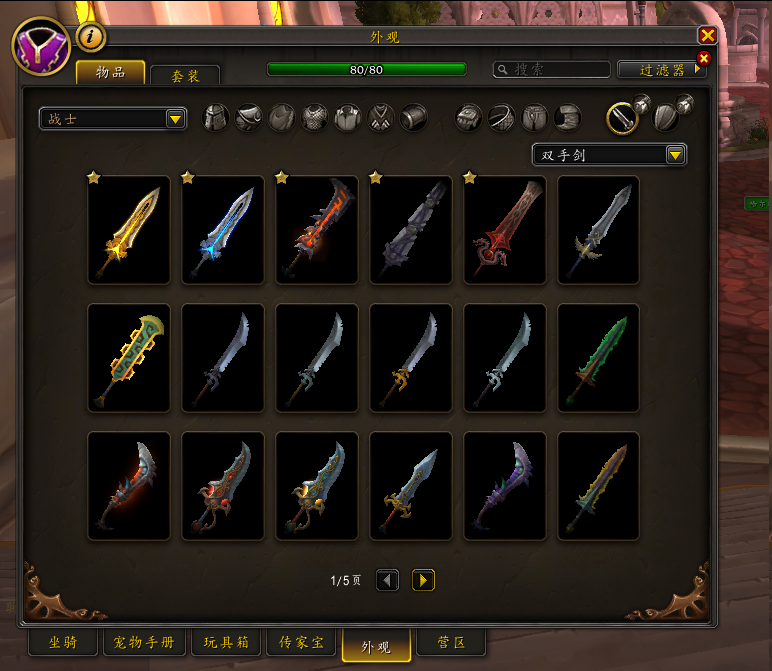Open the 过滤器 filter menu
772x671 pixels.
662,70
